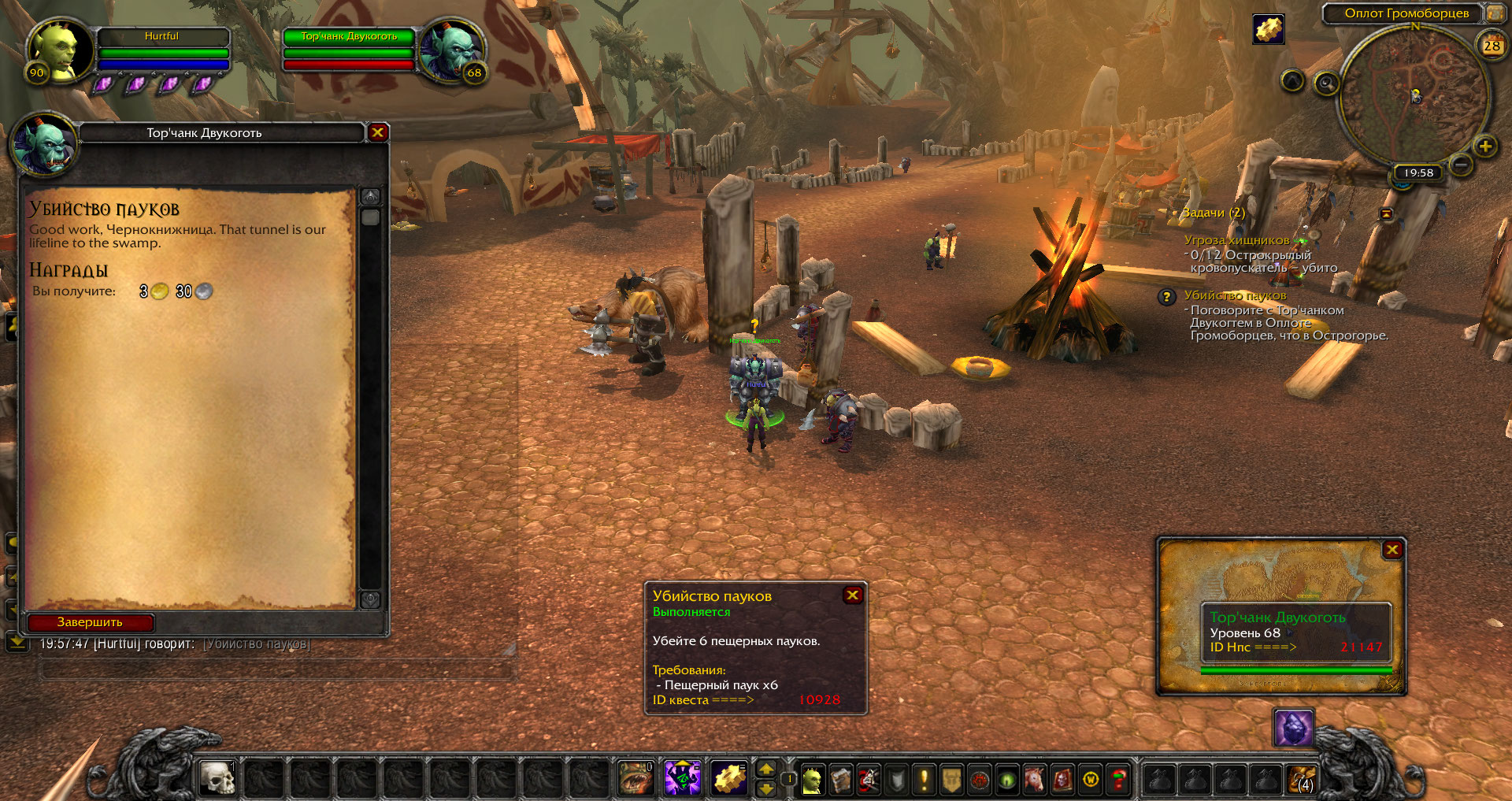Use the skull ability in the action bar
Image resolution: width=1512 pixels, height=801 pixels.
[217, 779]
